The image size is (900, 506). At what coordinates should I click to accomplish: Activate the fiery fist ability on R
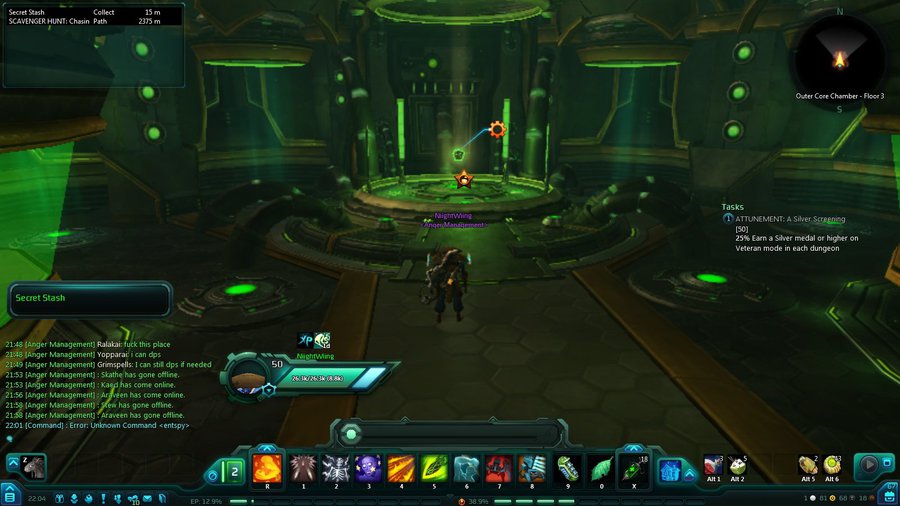point(267,467)
